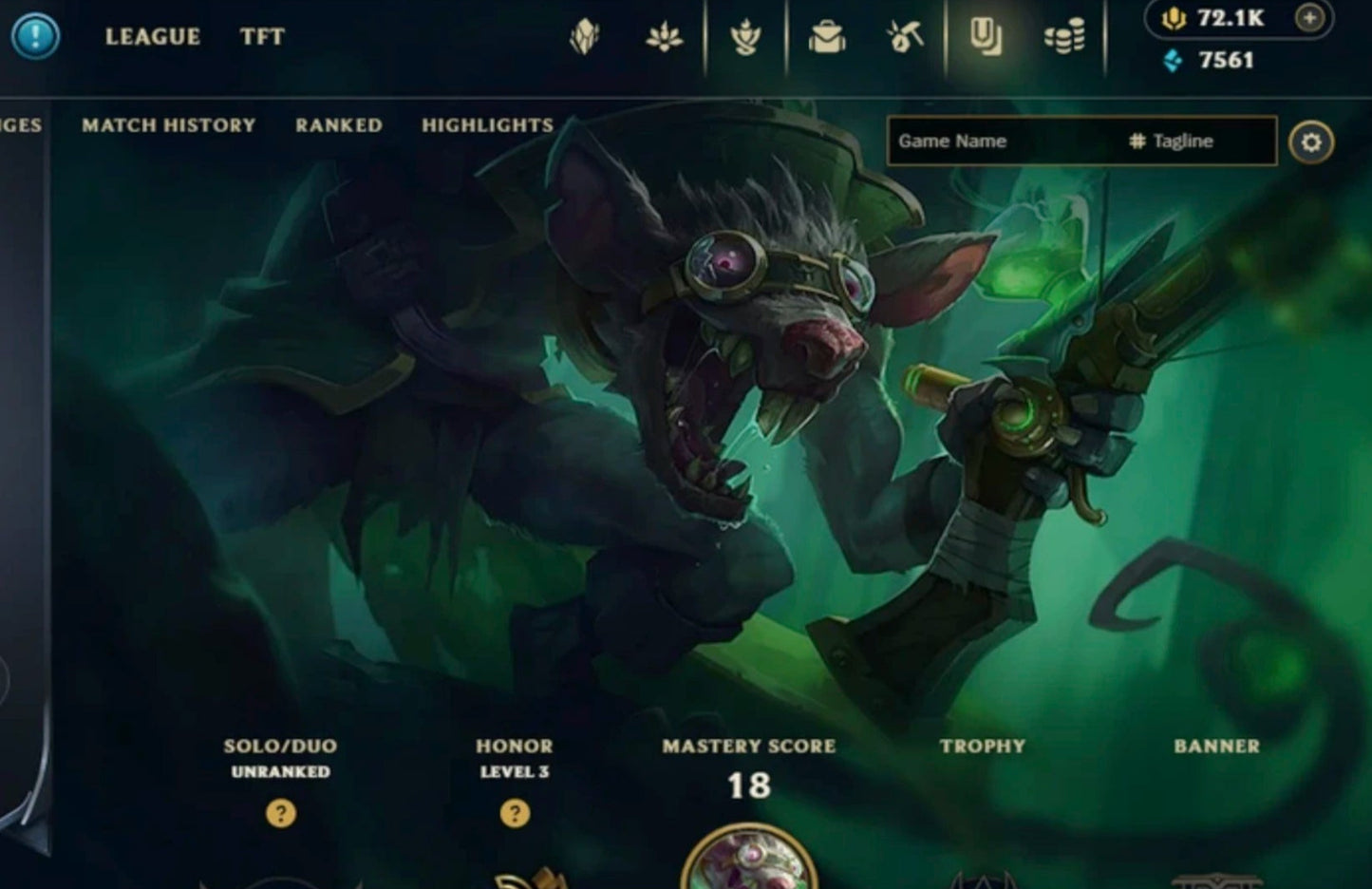The width and height of the screenshot is (1372, 889).
Task: Select the highlighted Profile card icon
Action: click(985, 38)
